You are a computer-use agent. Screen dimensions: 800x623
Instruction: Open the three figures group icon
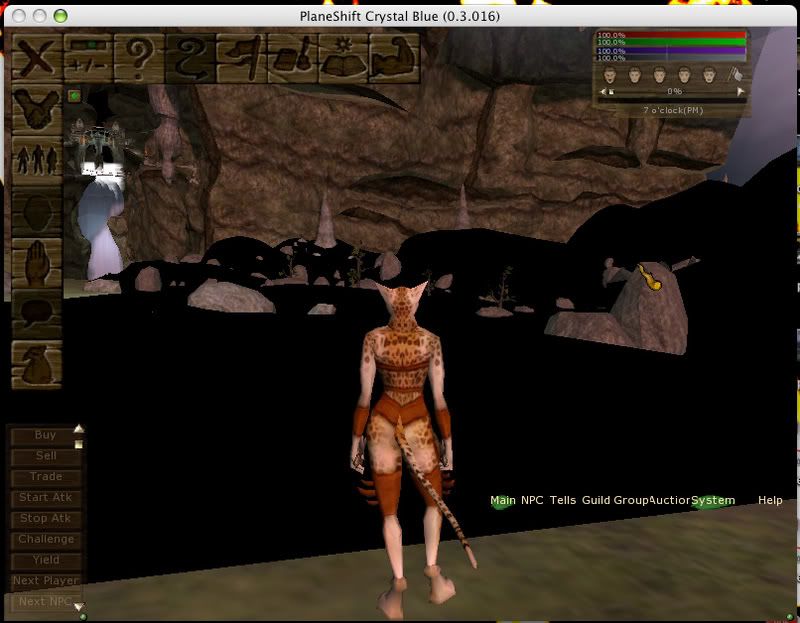[37, 160]
